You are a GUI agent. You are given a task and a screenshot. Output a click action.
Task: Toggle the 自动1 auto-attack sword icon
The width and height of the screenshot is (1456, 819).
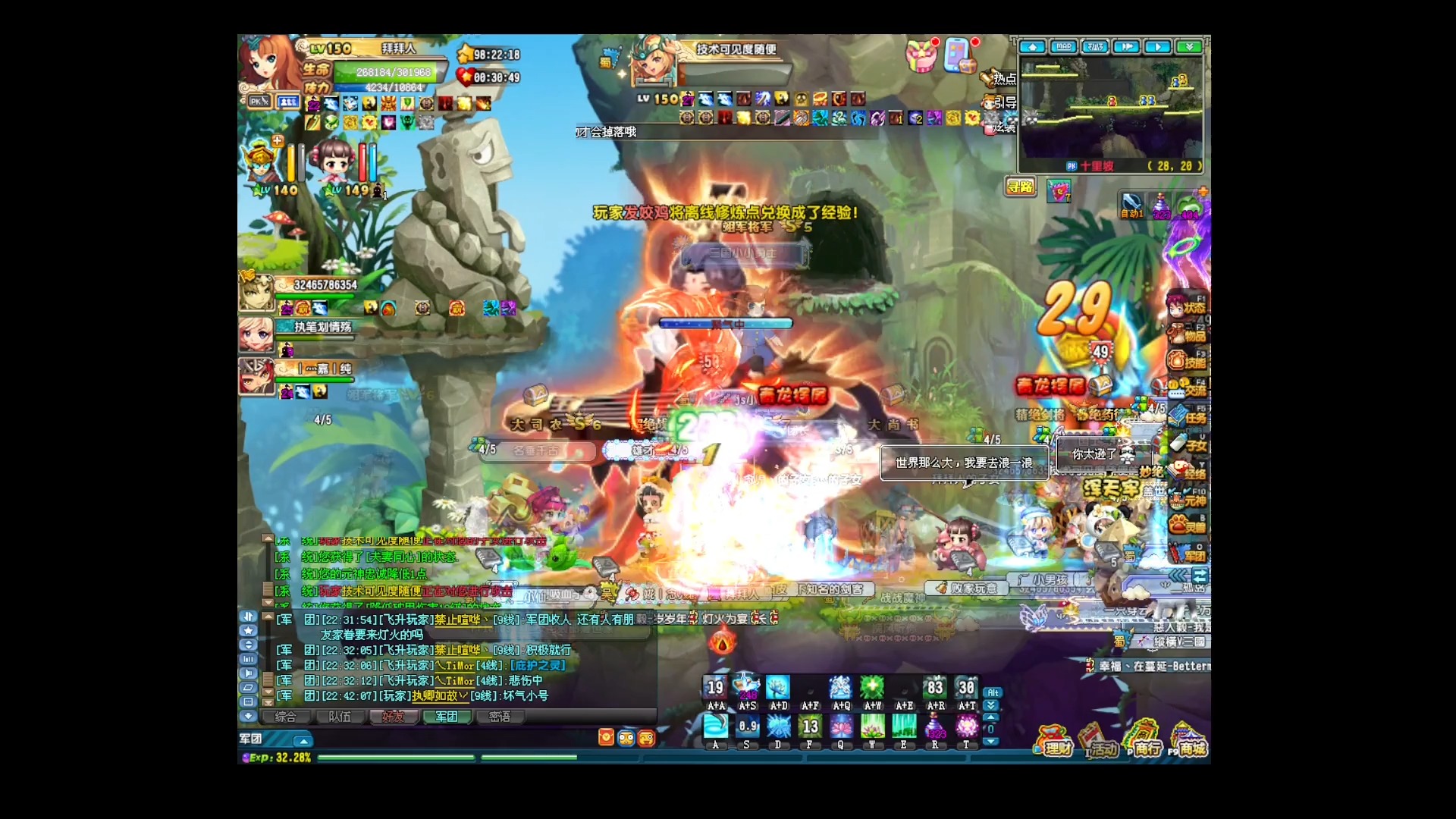(x=1131, y=205)
